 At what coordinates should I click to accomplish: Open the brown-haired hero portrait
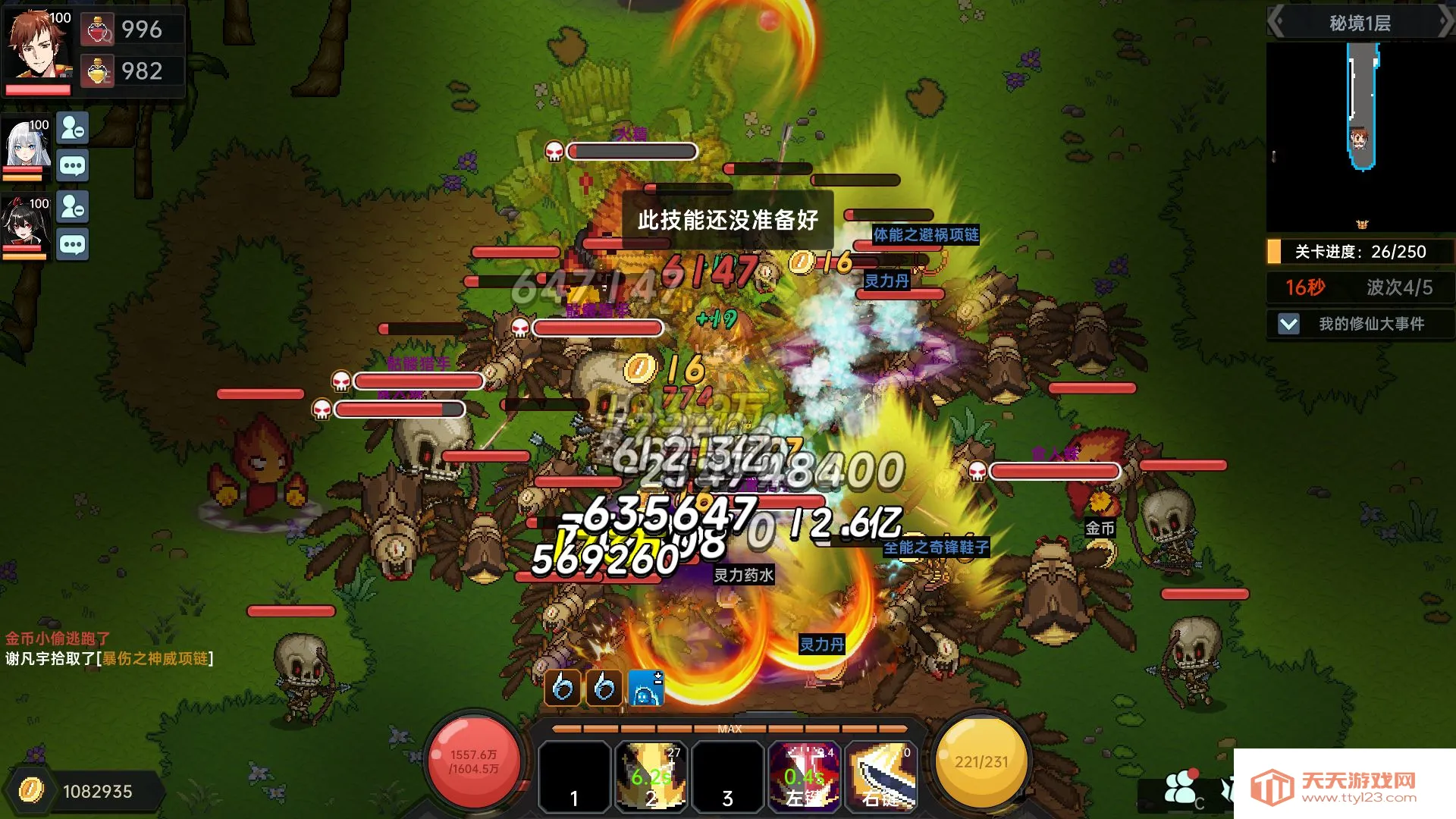click(x=38, y=47)
